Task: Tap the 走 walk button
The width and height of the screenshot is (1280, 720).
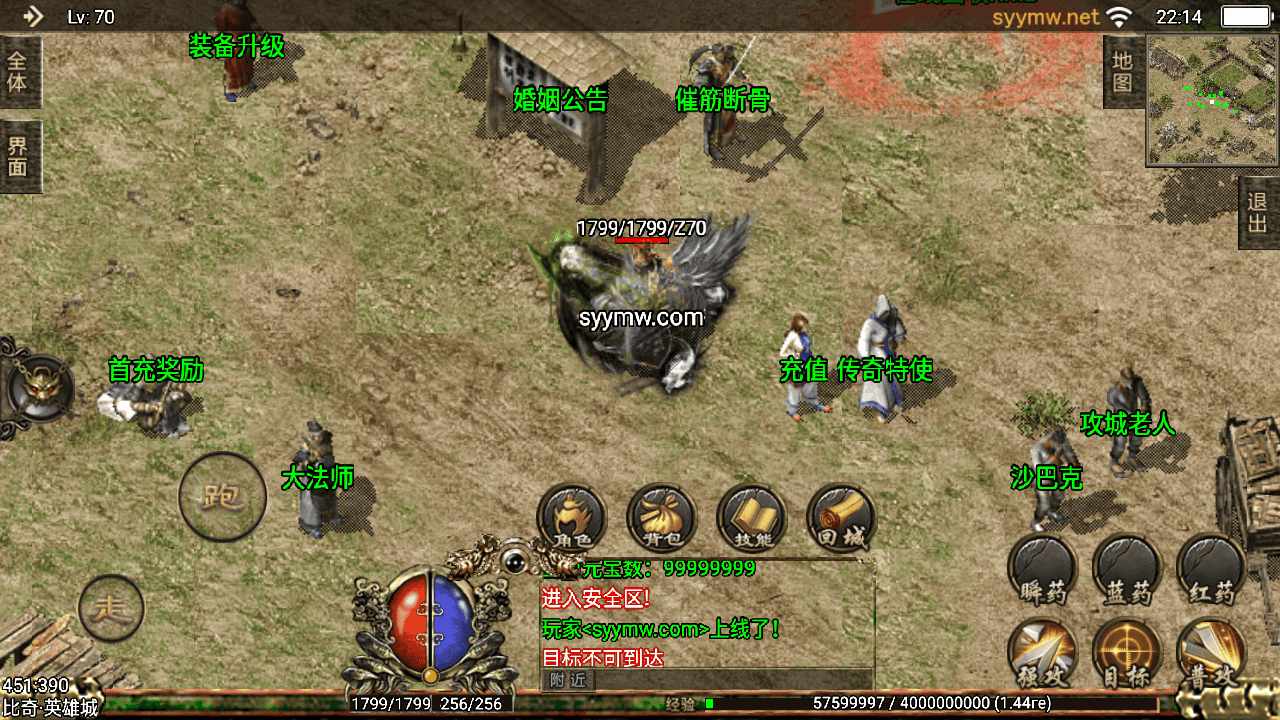Action: point(111,608)
